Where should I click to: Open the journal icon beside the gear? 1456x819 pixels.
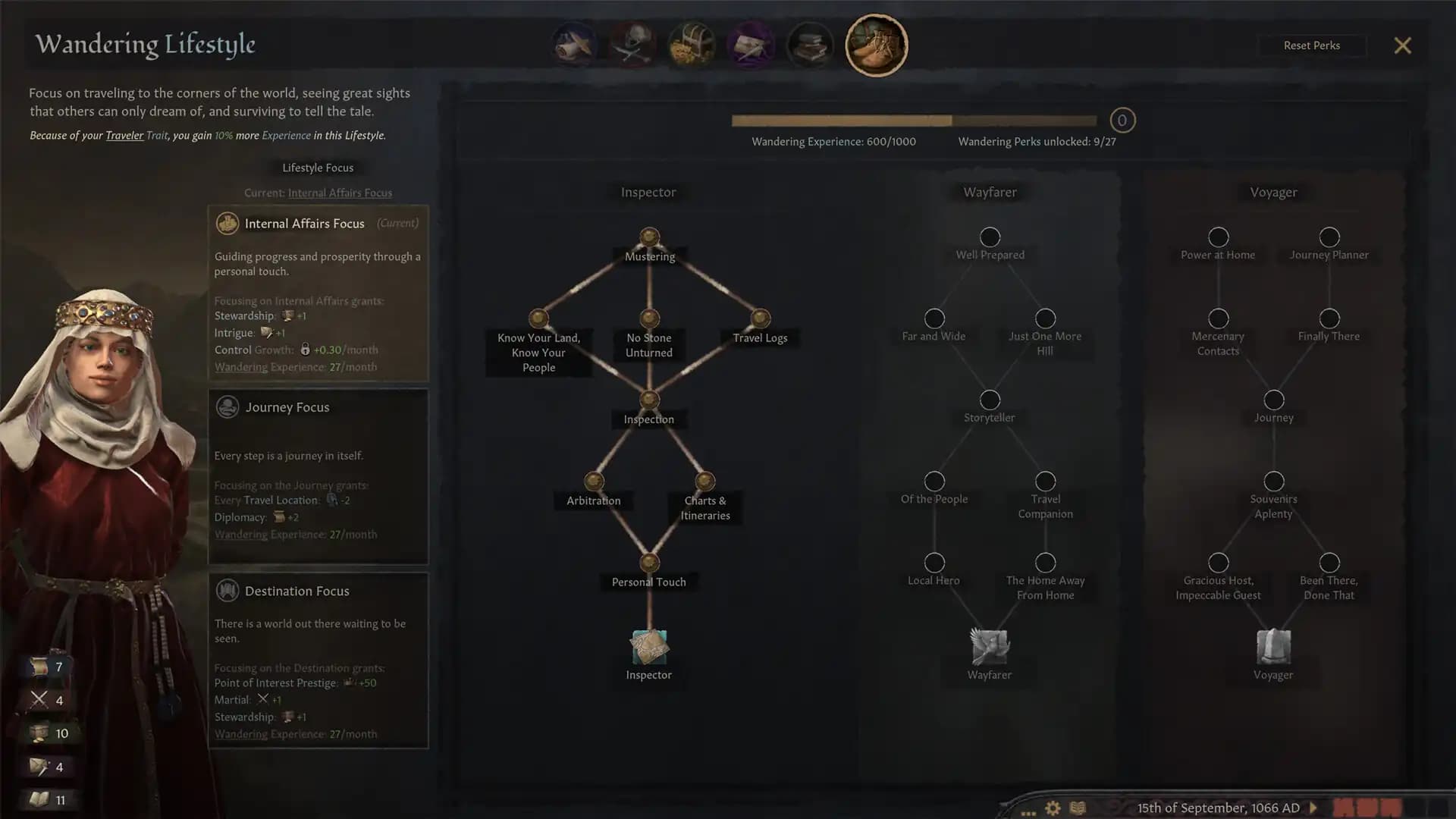(1076, 808)
